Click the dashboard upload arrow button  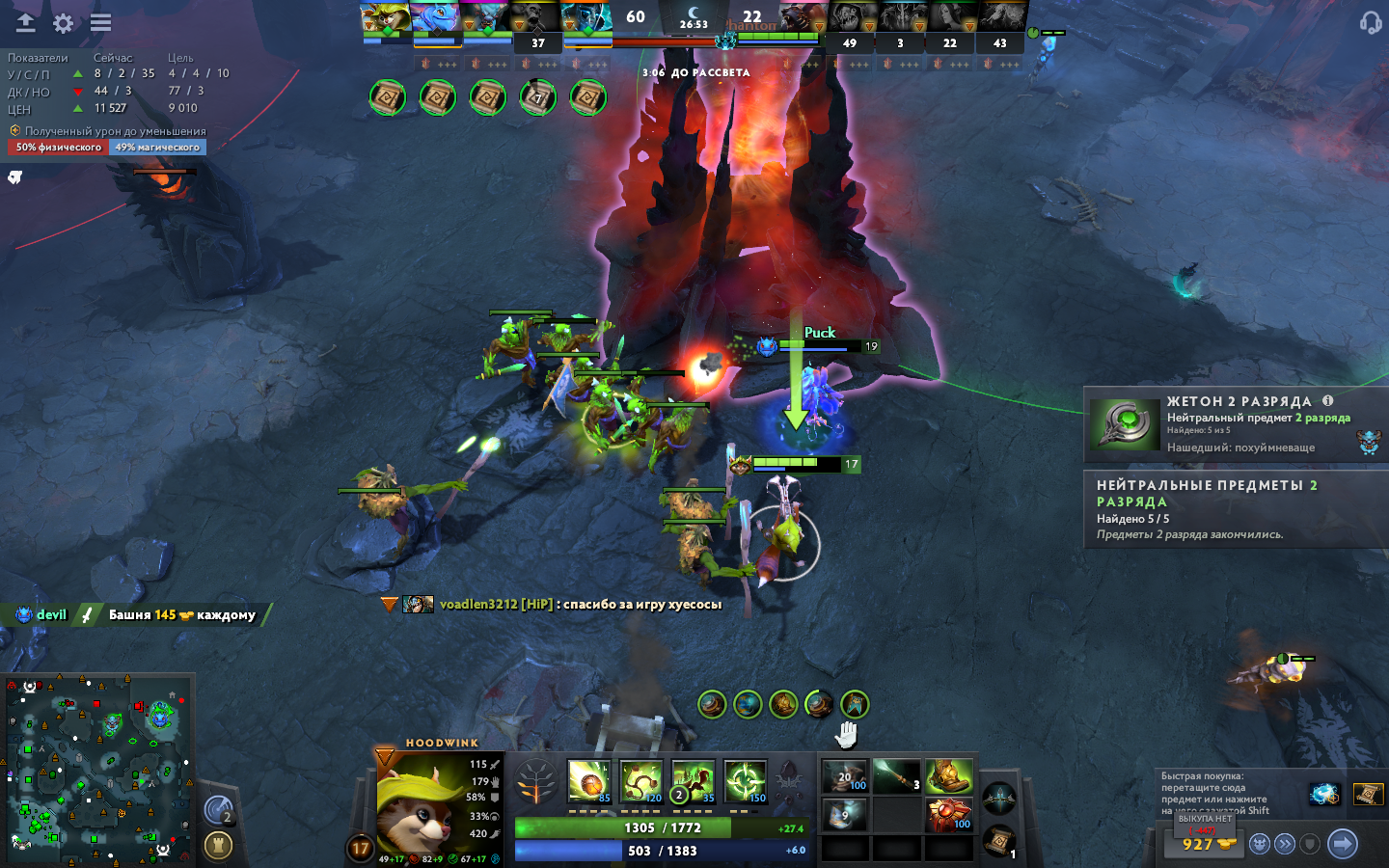click(x=25, y=23)
